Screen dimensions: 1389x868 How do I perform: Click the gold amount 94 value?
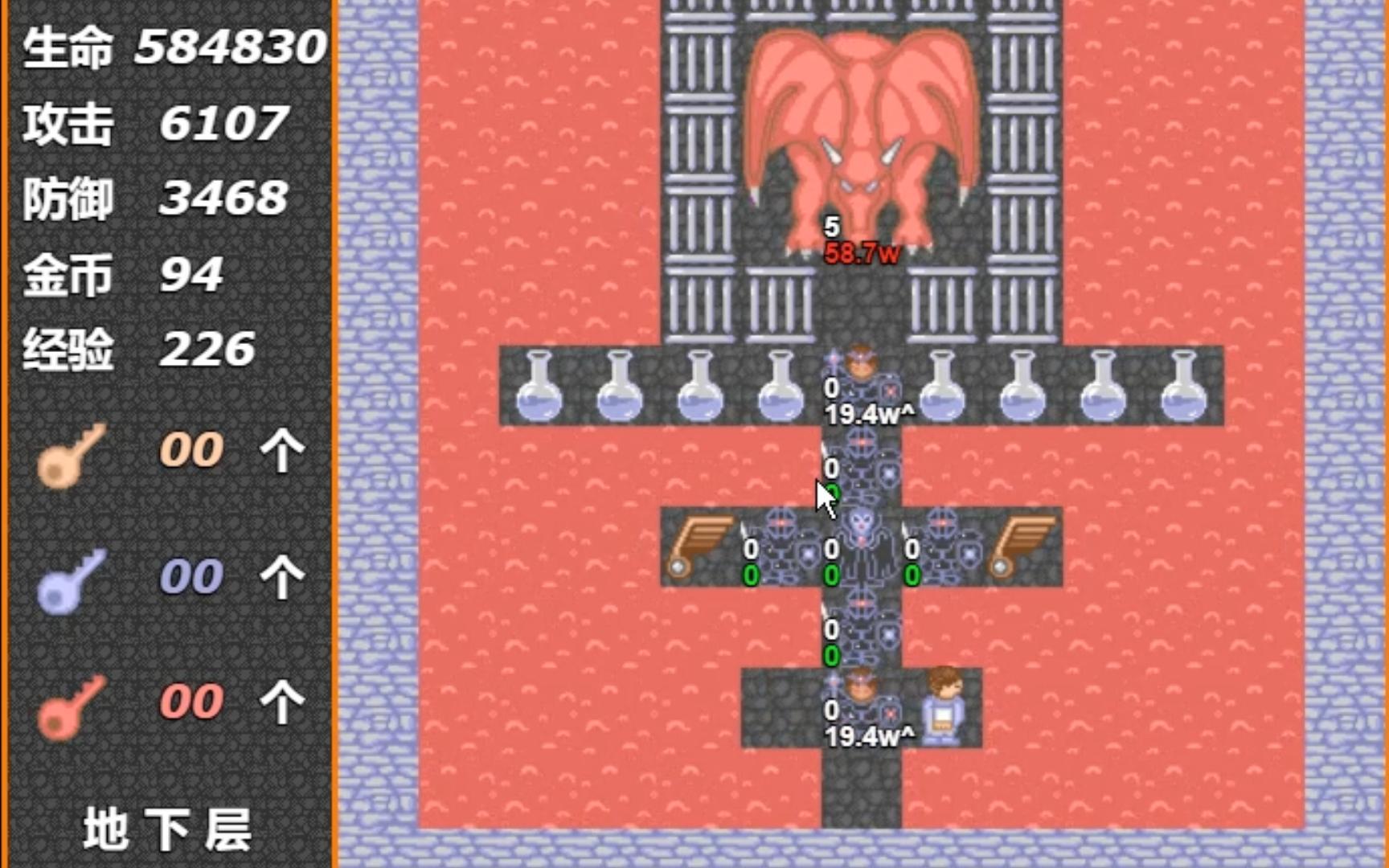193,273
